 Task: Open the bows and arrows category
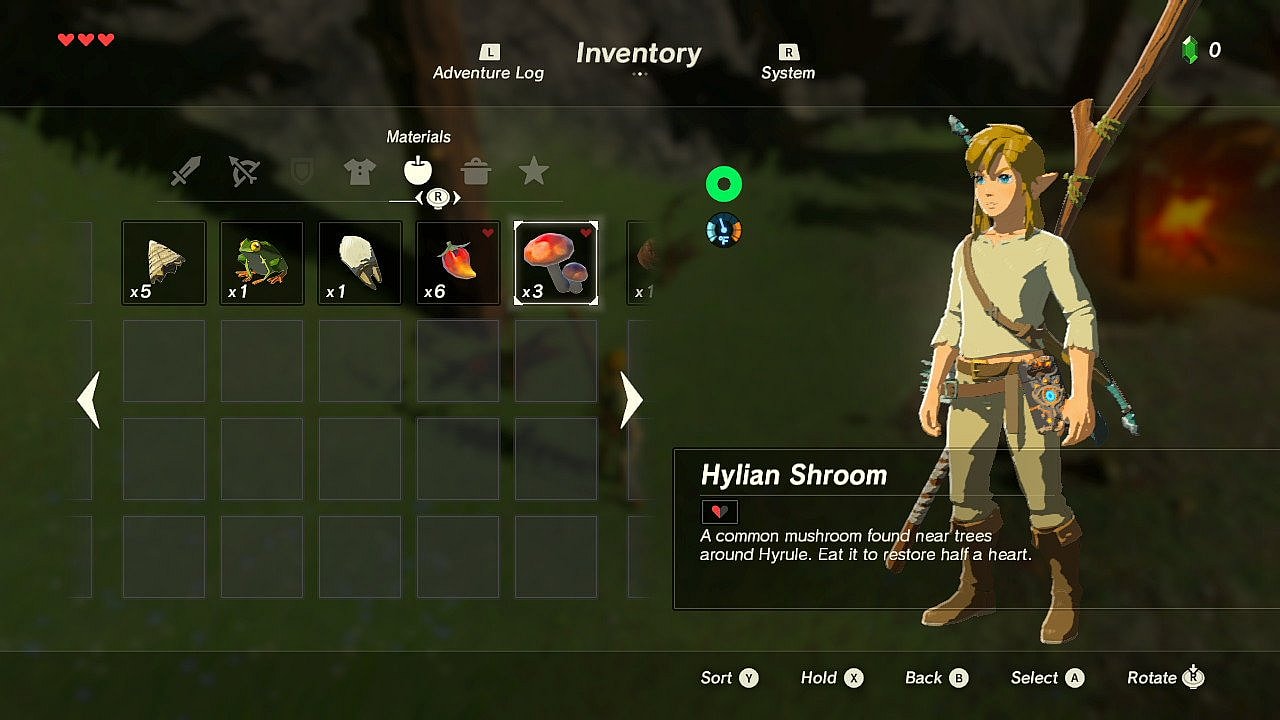click(x=243, y=172)
